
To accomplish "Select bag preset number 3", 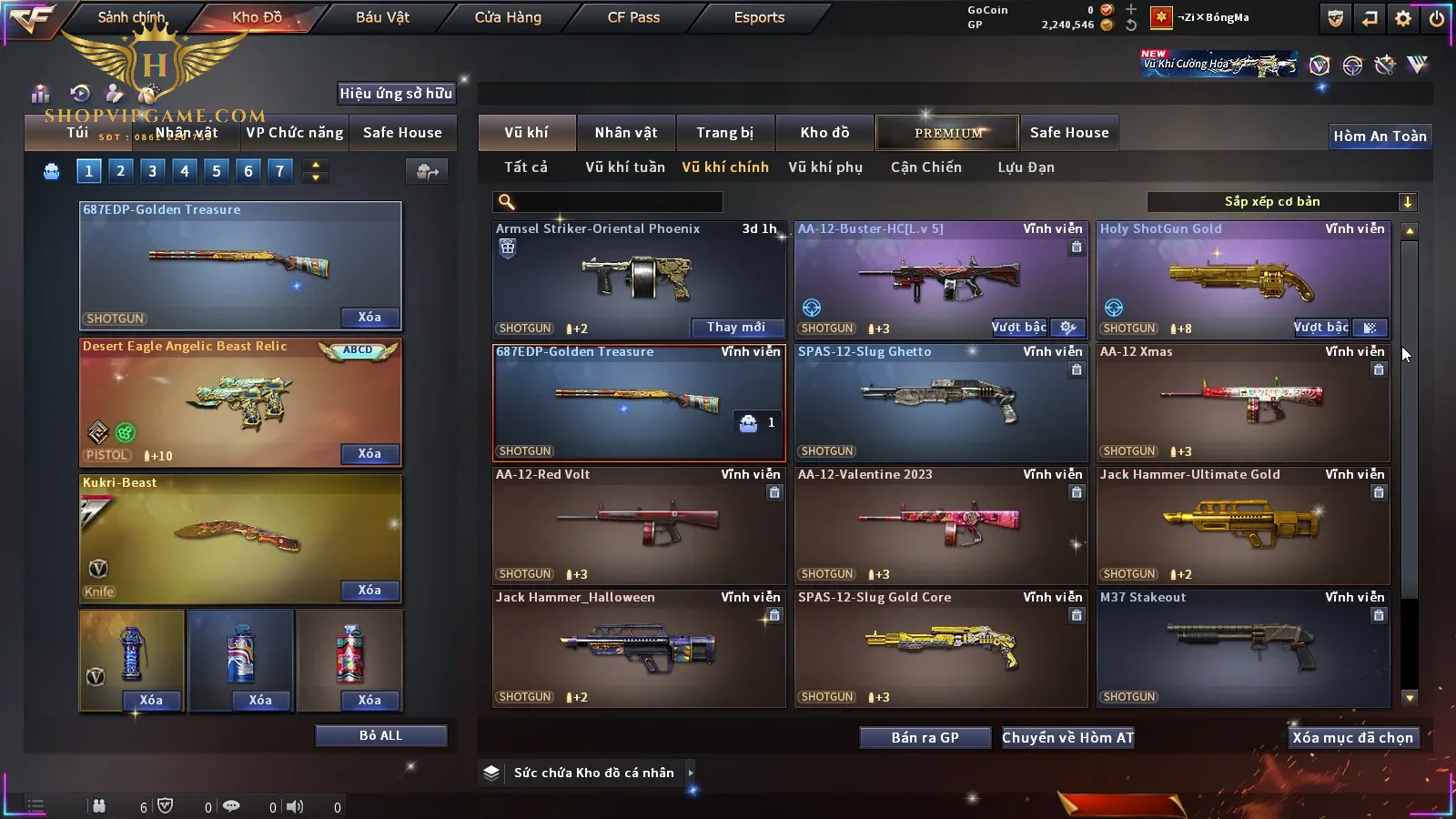I will pyautogui.click(x=152, y=170).
